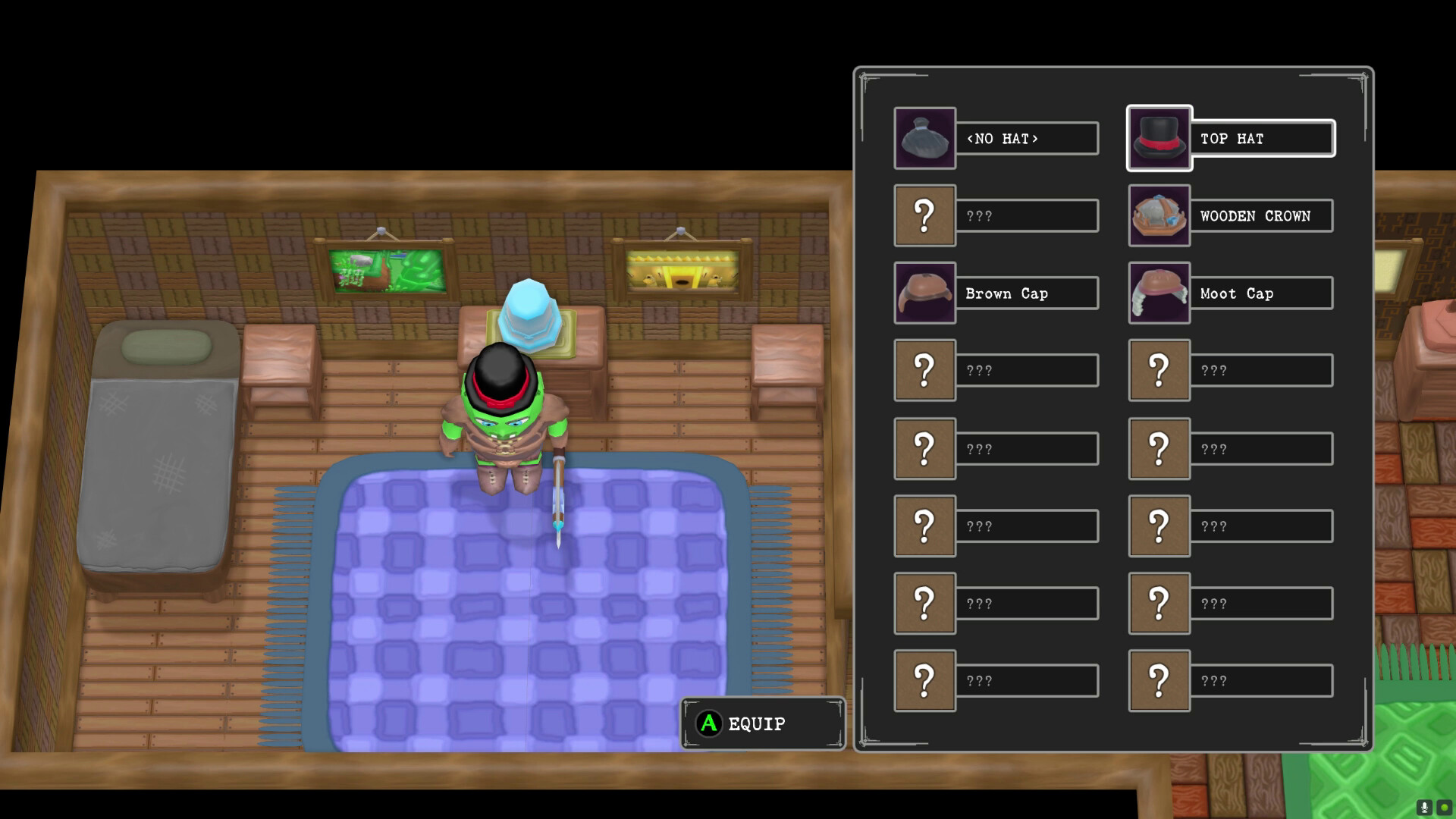The width and height of the screenshot is (1456, 819).
Task: Pick the Moot Cap icon
Action: (x=1159, y=293)
